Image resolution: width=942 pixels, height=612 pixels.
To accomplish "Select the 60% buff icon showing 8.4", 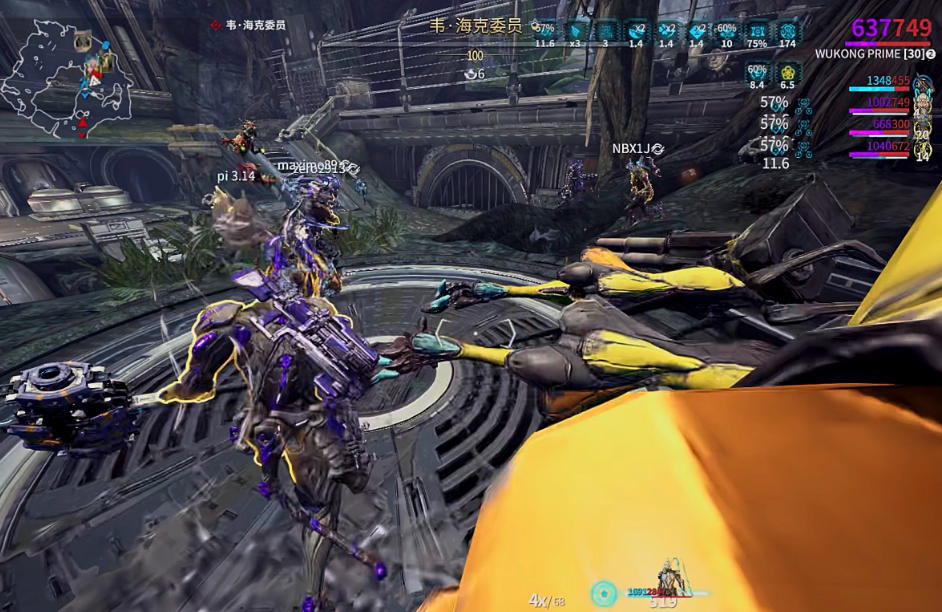I will (x=757, y=72).
